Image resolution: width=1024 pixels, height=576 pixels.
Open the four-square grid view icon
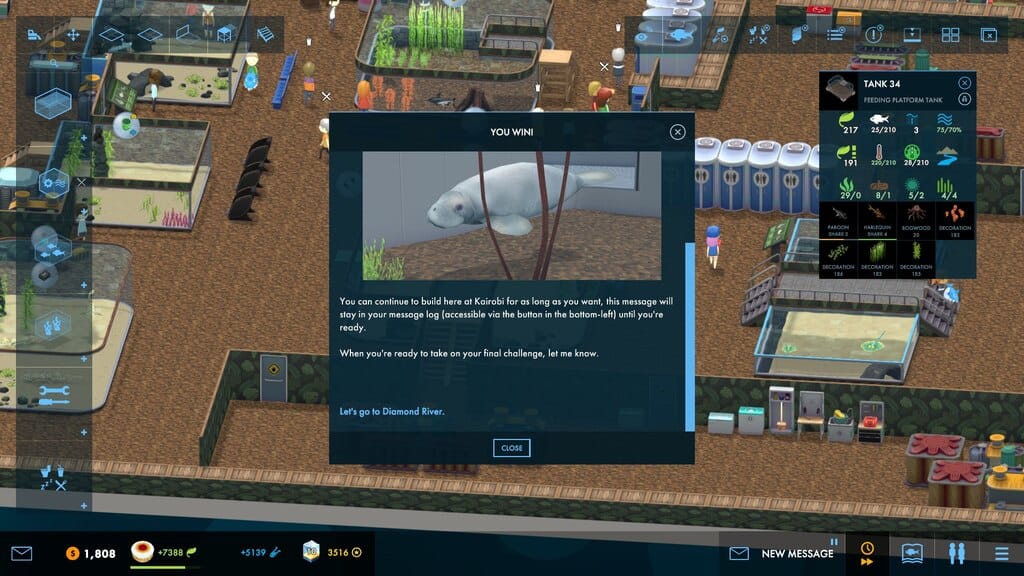tap(950, 35)
